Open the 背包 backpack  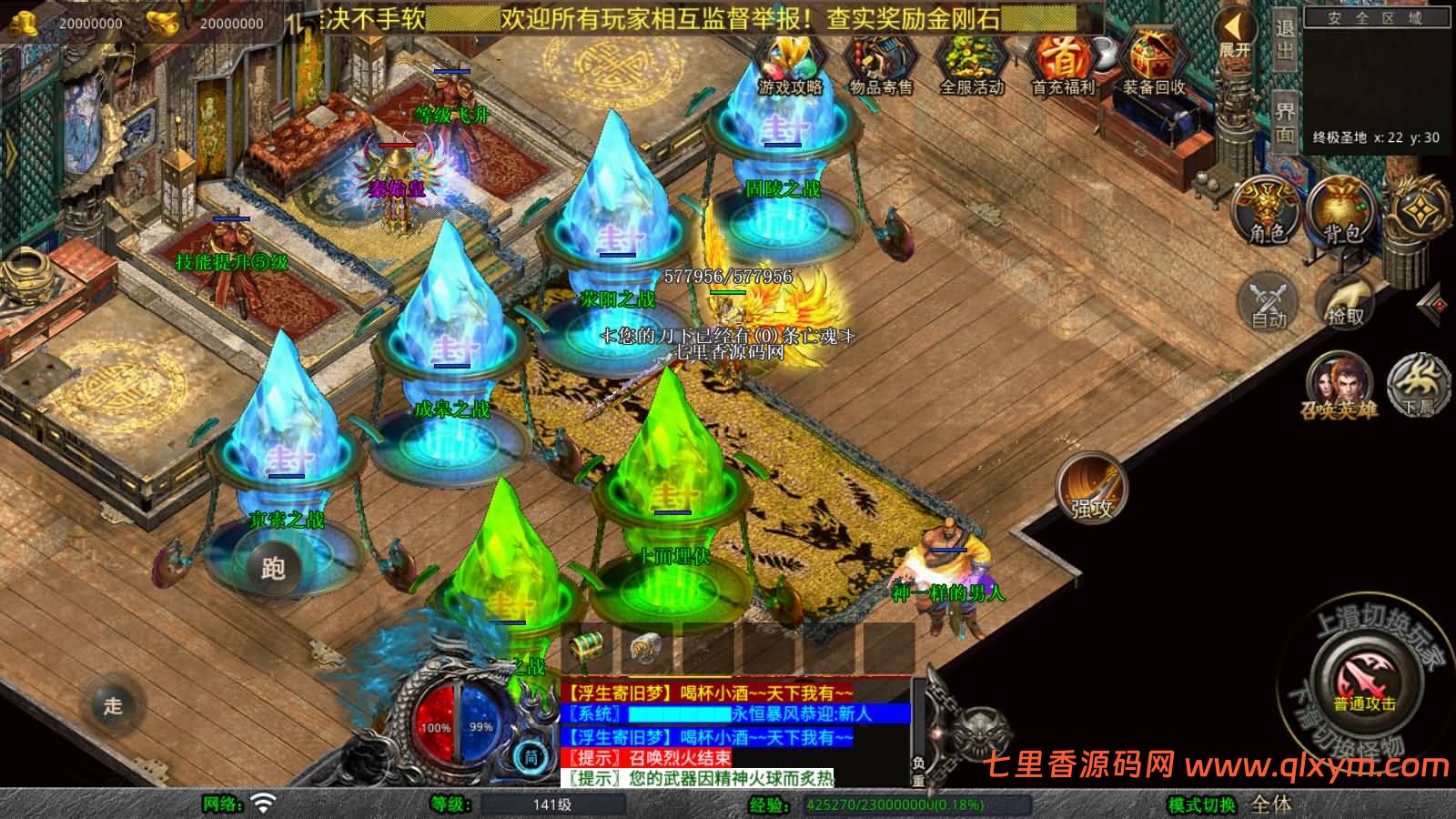pyautogui.click(x=1342, y=211)
